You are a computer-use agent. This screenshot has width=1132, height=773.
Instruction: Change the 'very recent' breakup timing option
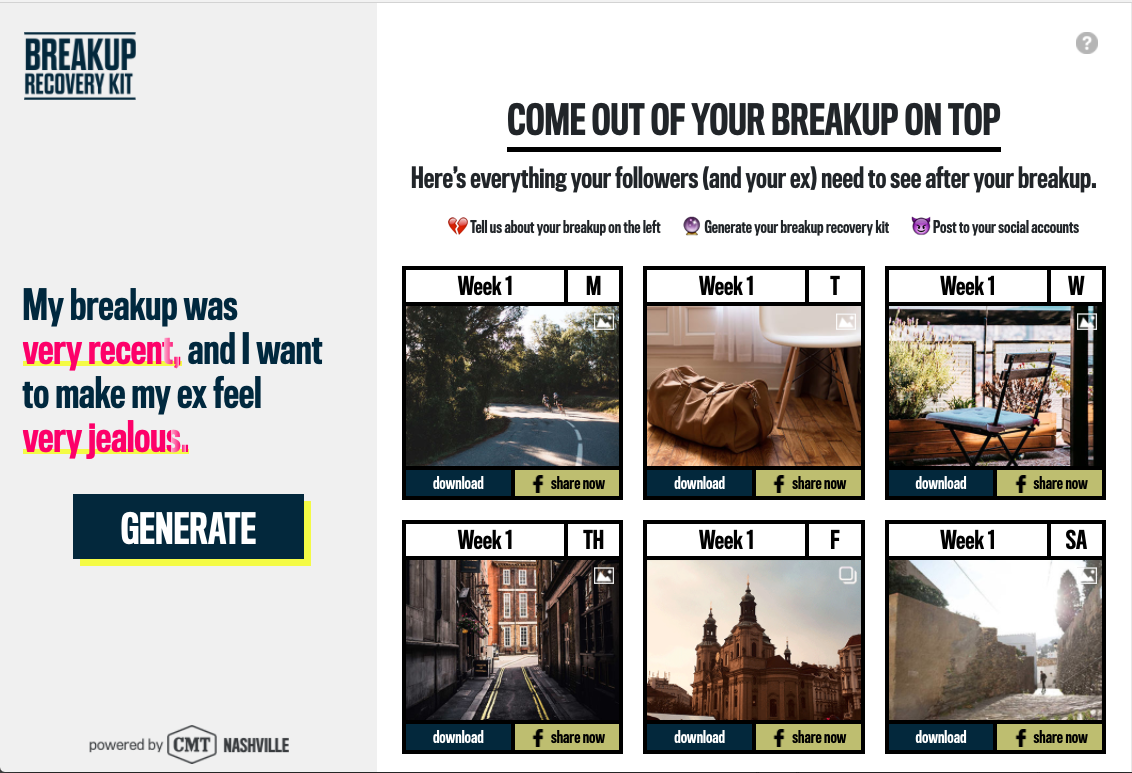[x=100, y=351]
